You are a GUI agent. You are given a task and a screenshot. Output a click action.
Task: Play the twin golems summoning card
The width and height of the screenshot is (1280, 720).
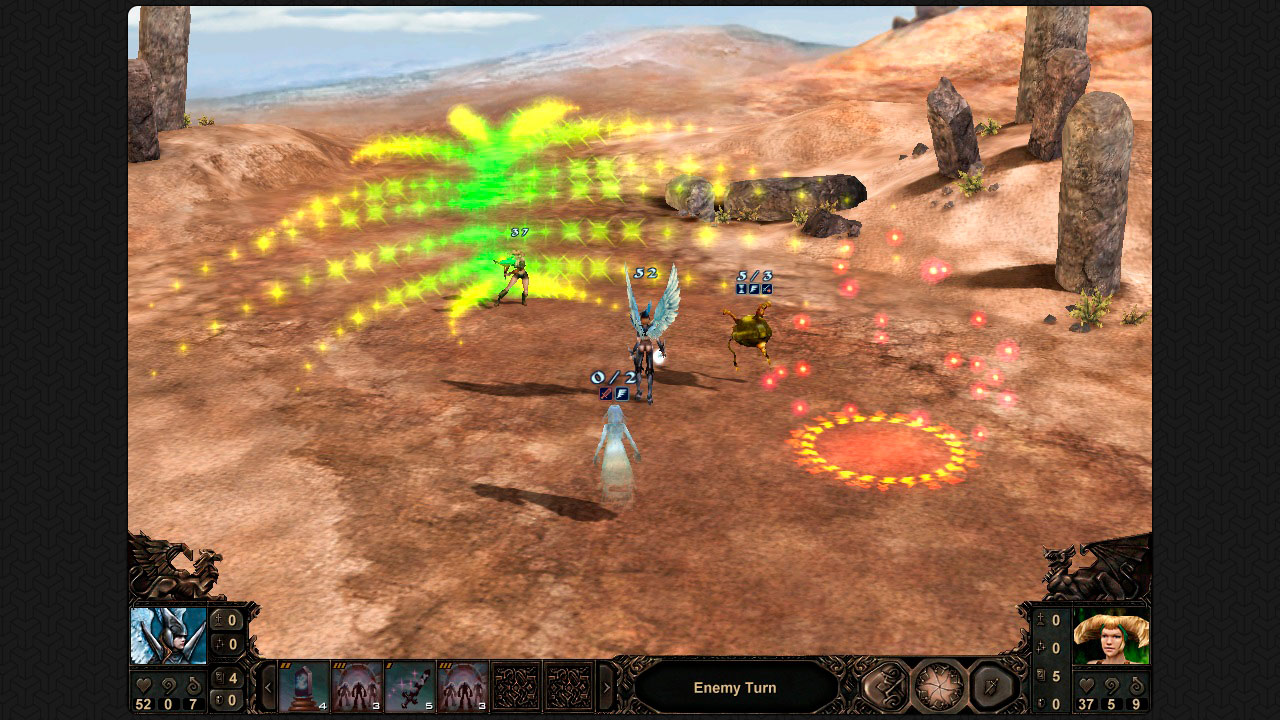[x=357, y=684]
